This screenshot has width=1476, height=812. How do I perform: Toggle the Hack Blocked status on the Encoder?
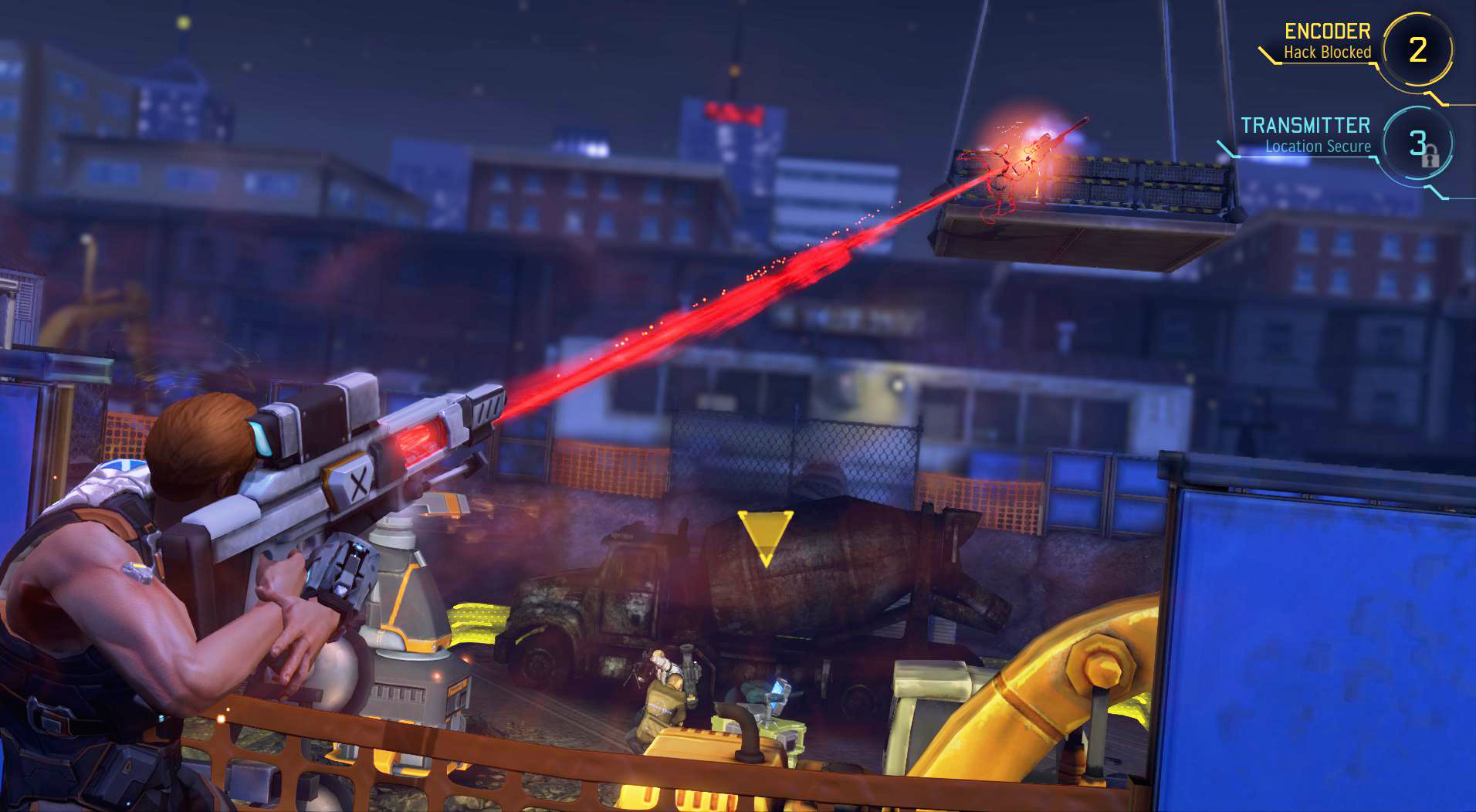[x=1329, y=52]
